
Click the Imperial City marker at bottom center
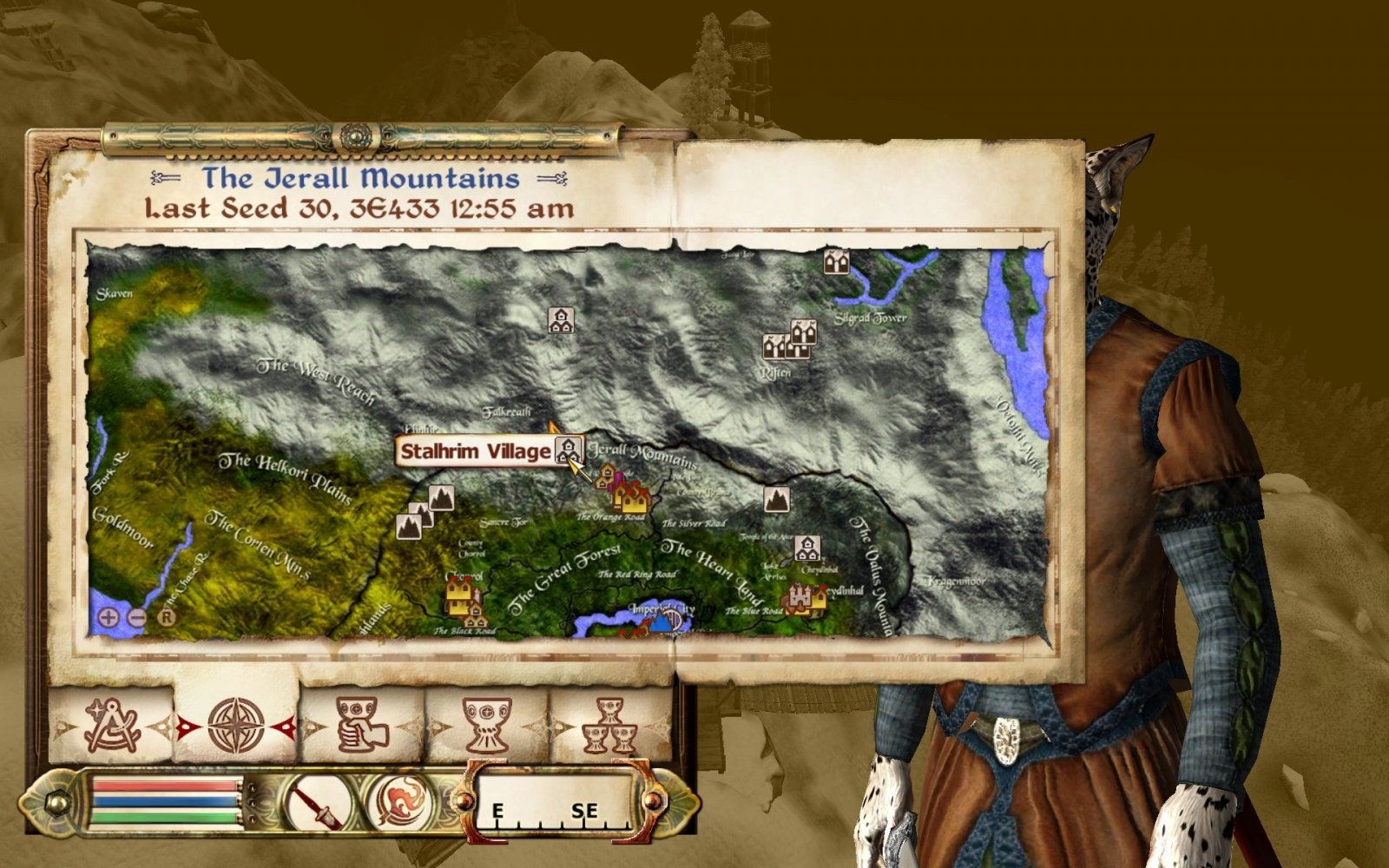pyautogui.click(x=668, y=620)
